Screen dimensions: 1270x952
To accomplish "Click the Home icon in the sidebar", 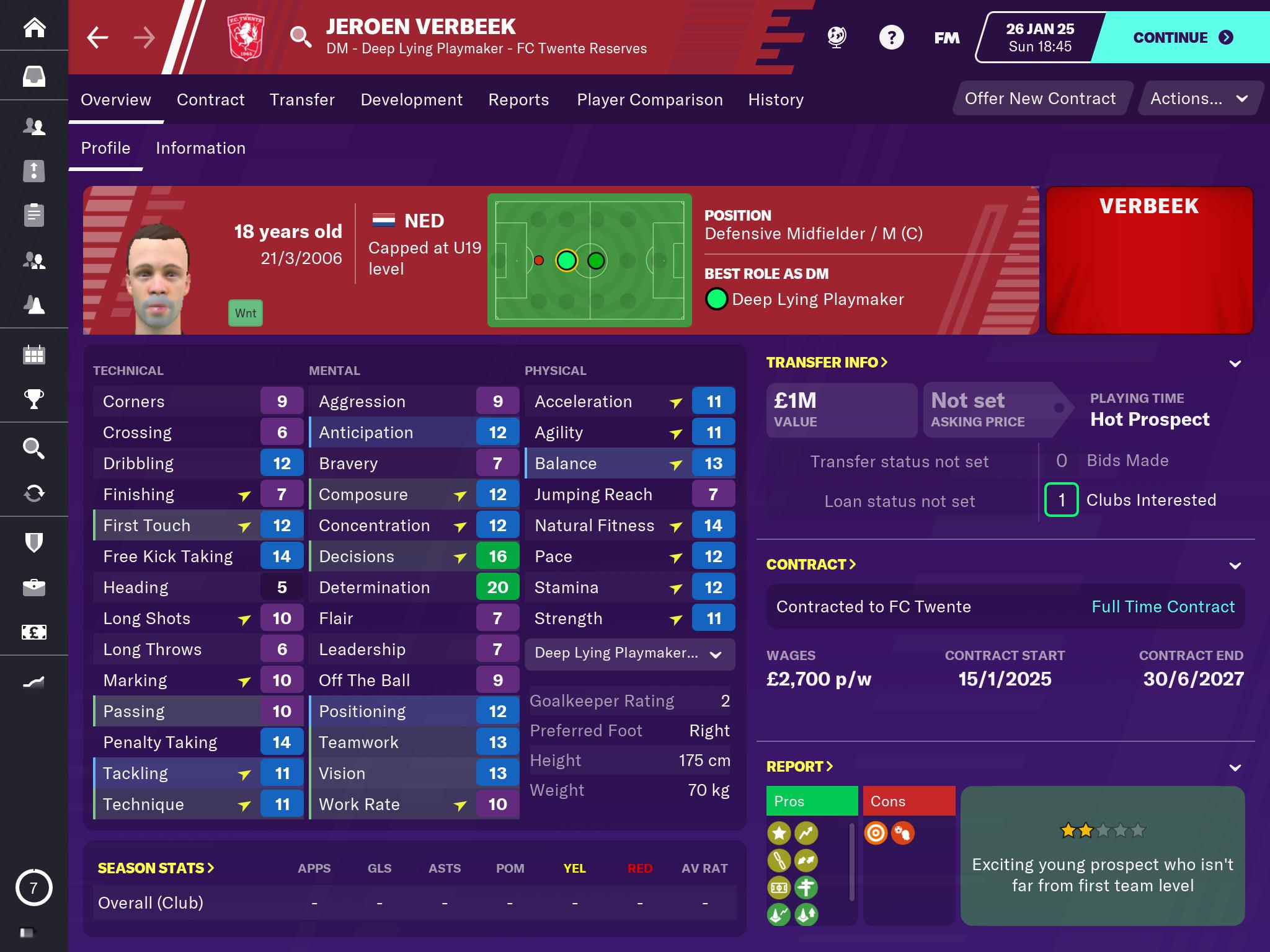I will (x=35, y=28).
